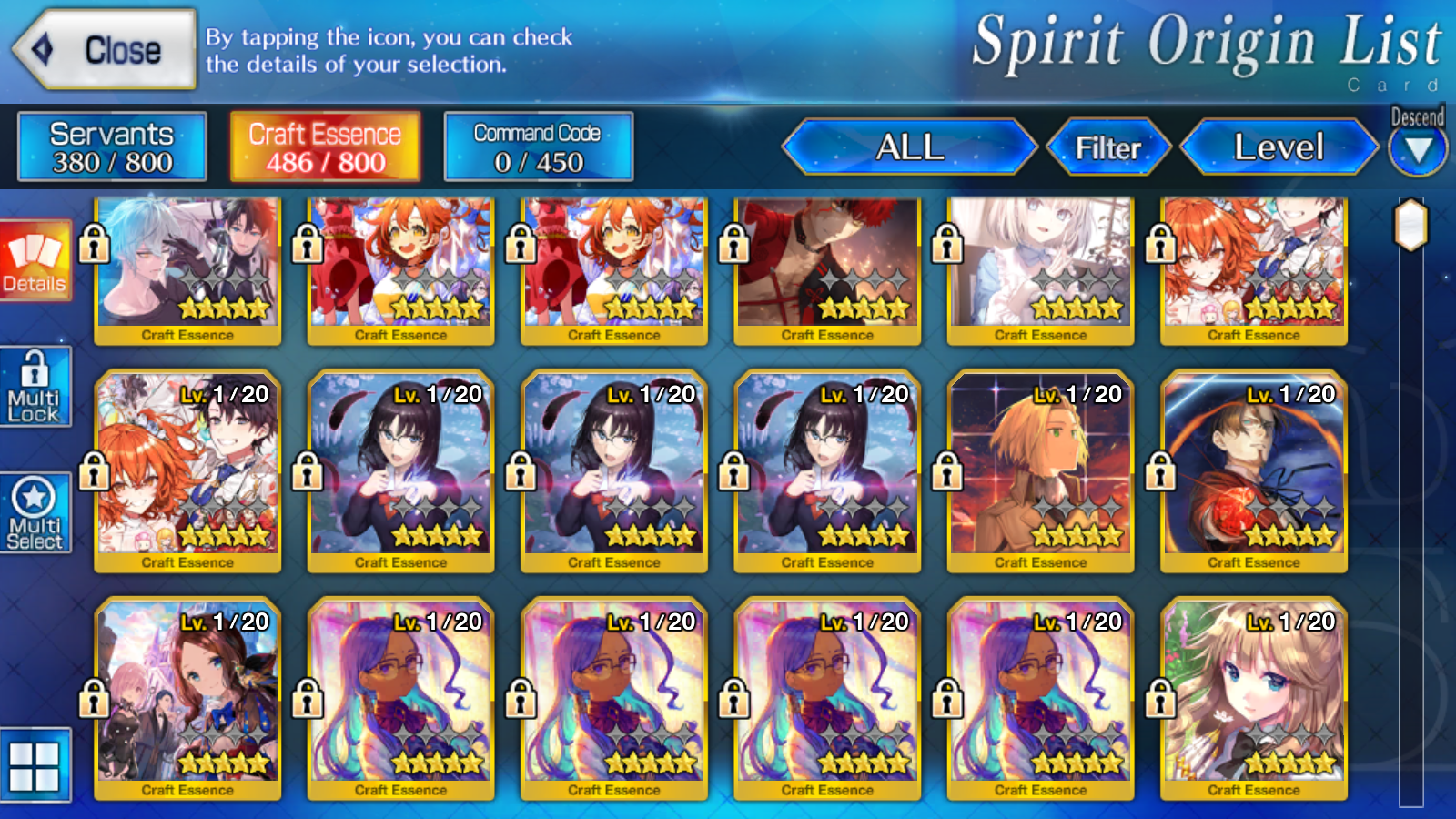Pick the blonde girl with flowers card
Screen dimensions: 1456x819
[x=1254, y=696]
